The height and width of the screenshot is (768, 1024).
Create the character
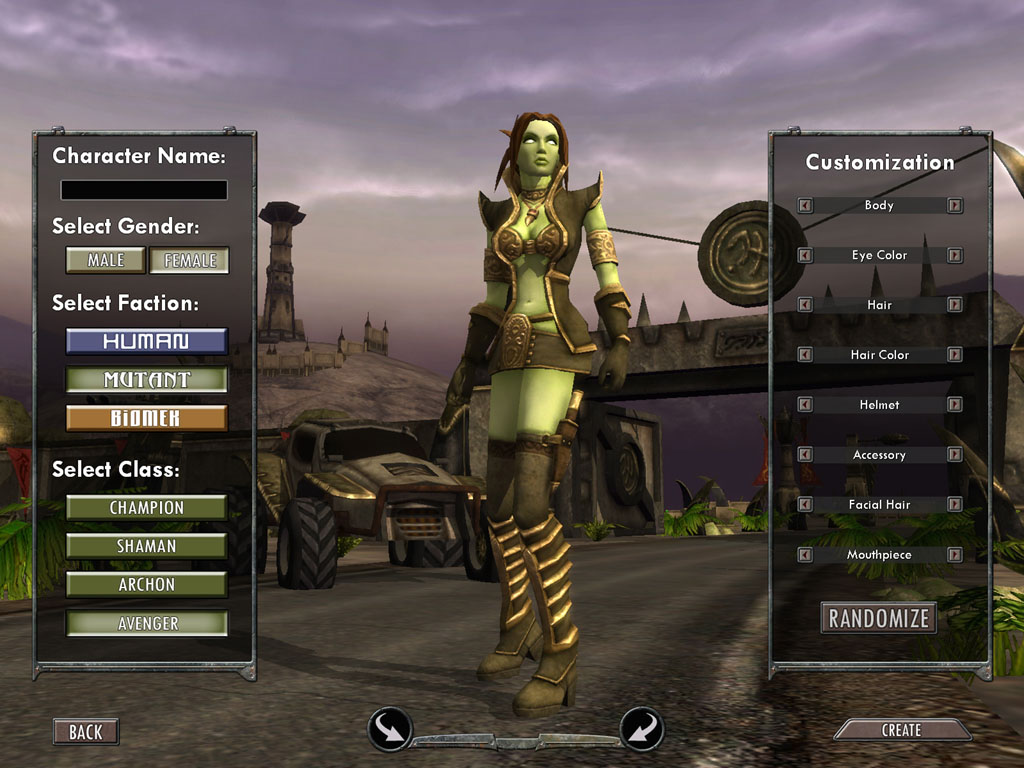click(x=901, y=731)
